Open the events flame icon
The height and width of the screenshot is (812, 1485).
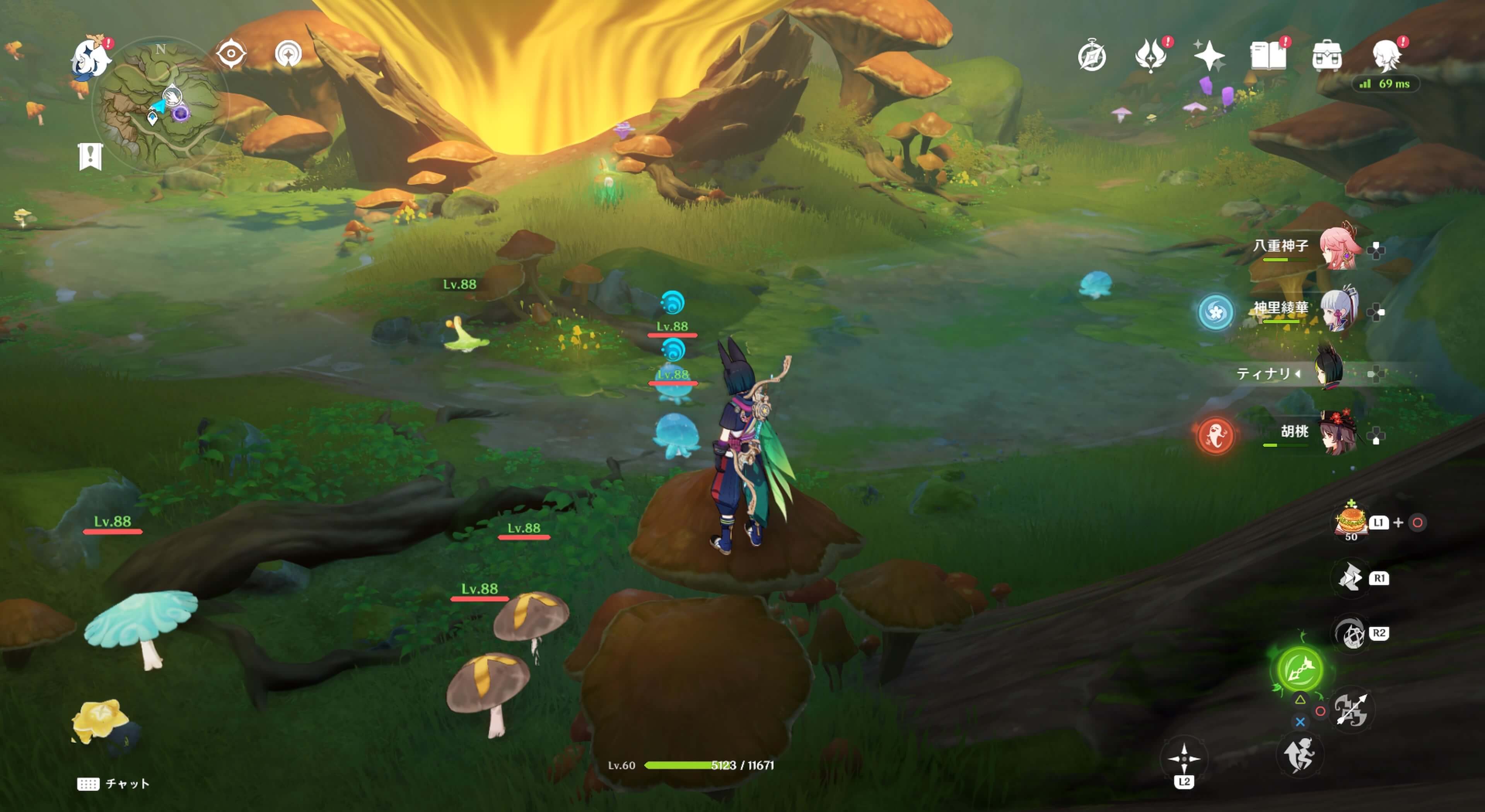click(1150, 56)
